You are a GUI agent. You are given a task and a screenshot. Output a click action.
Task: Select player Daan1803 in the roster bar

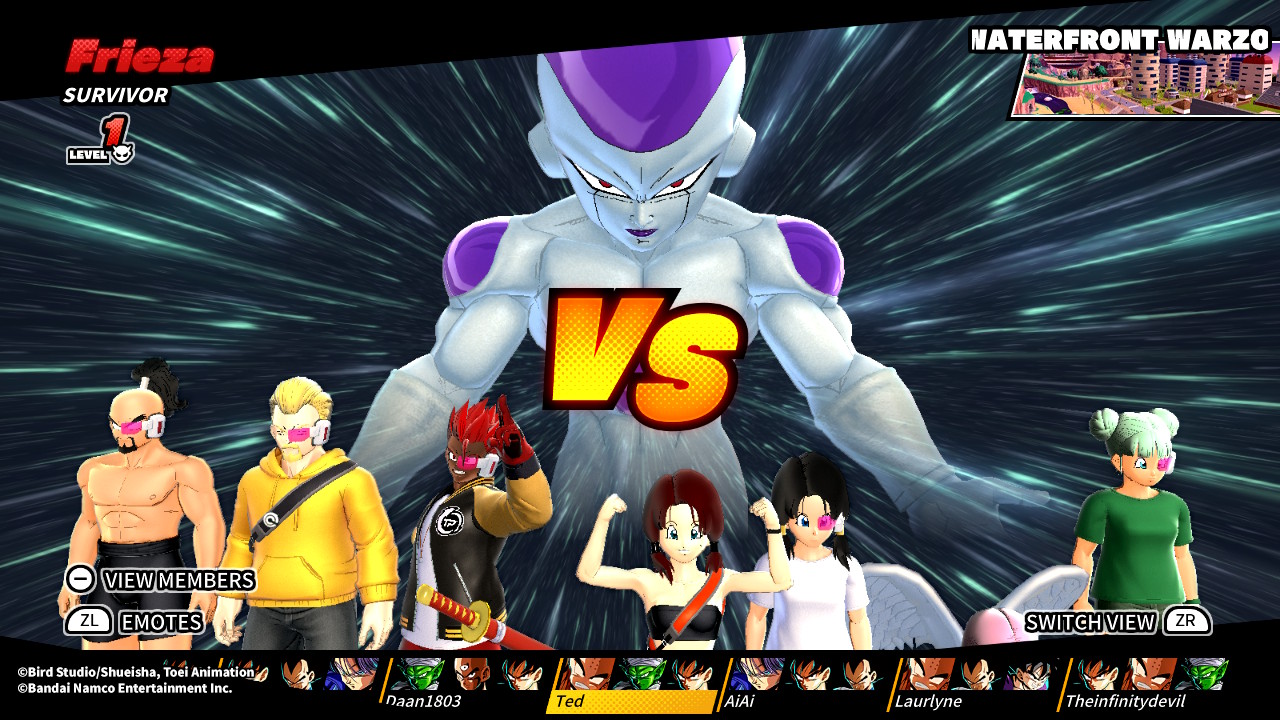click(x=422, y=701)
